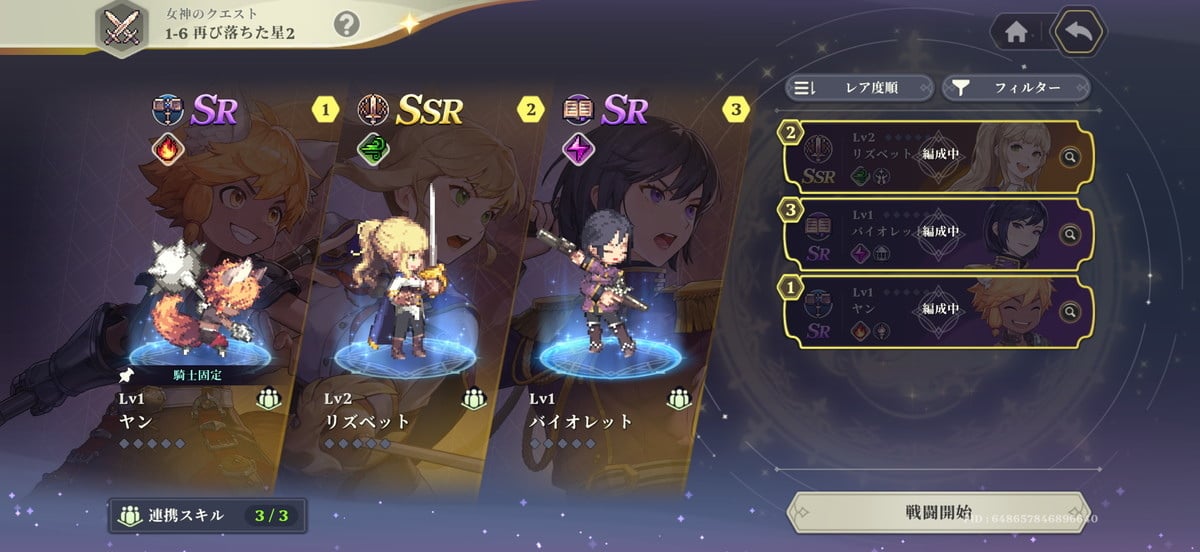Inspect ヤン with the magnifier icon
The height and width of the screenshot is (552, 1200).
coord(1070,311)
